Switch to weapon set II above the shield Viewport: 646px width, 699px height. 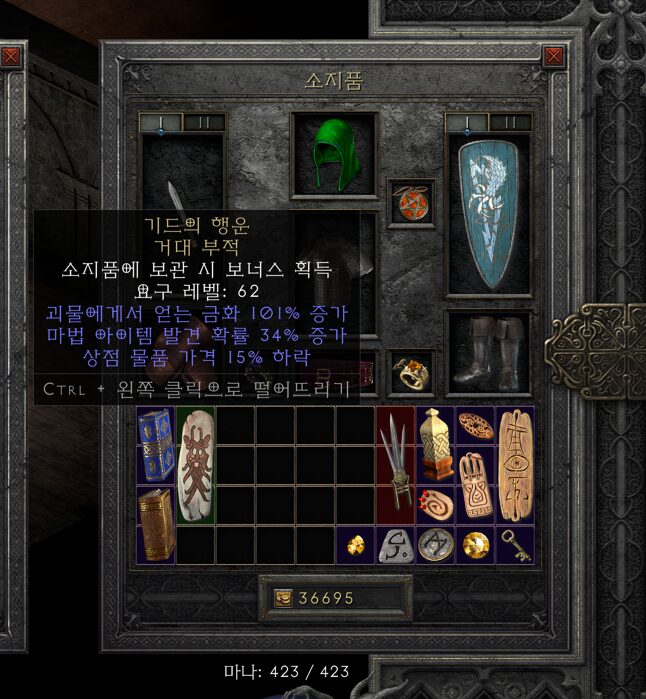click(x=510, y=122)
